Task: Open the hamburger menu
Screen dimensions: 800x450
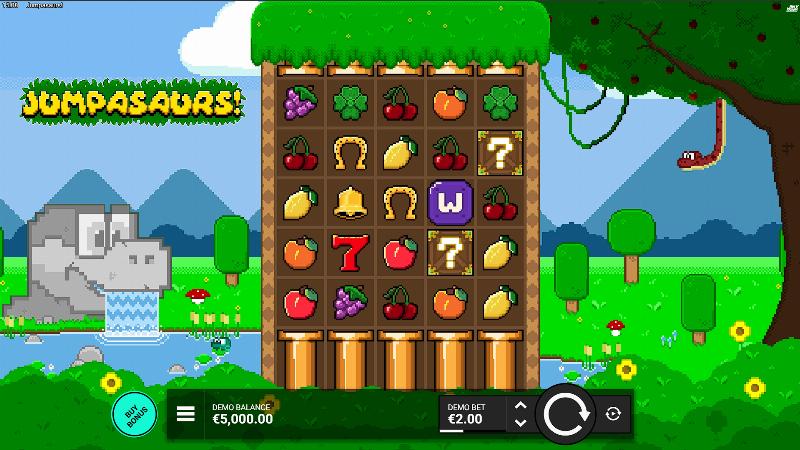Action: pyautogui.click(x=185, y=414)
